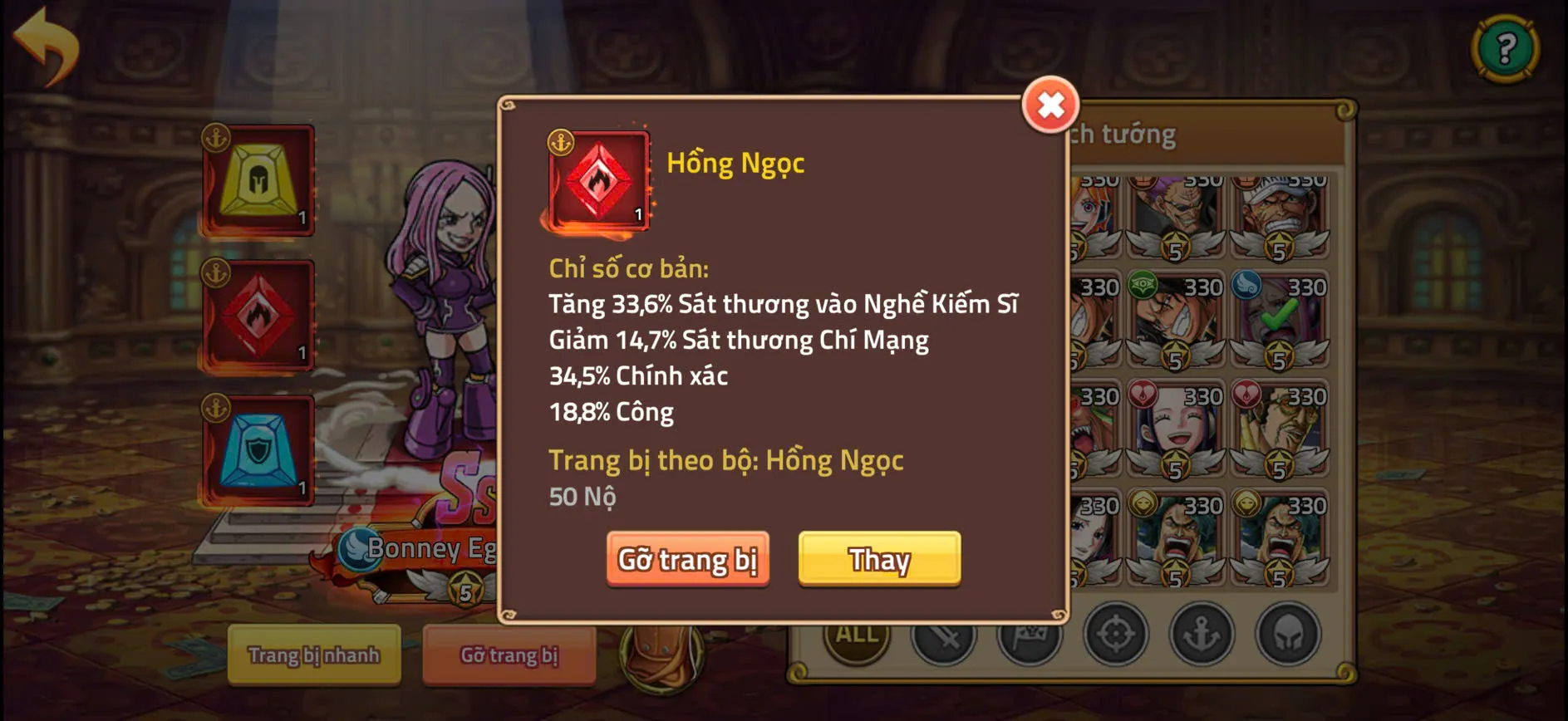Select the blue shield gem slot
Viewport: 1568px width, 721px height.
[258, 450]
